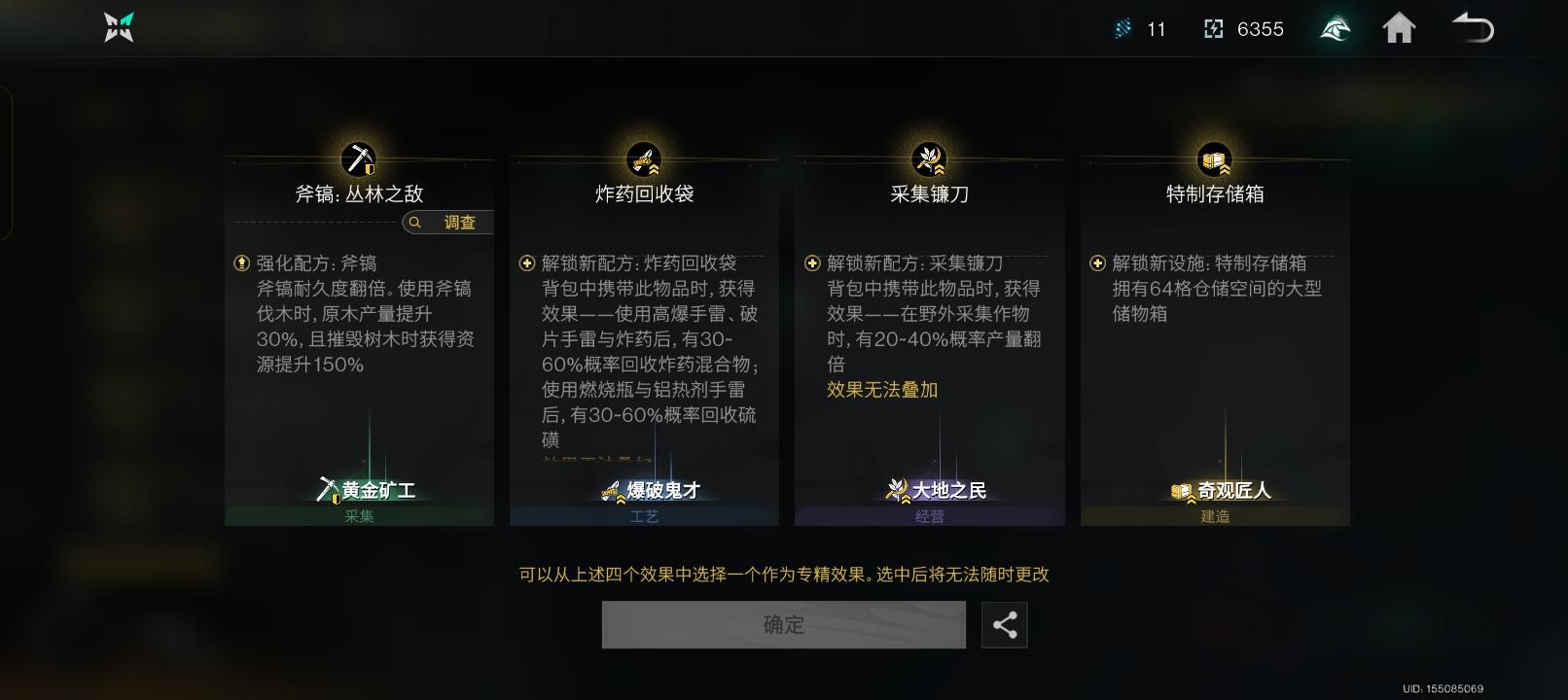The height and width of the screenshot is (700, 1568).
Task: Select the 奇观匠人 badge icon
Action: 1180,492
